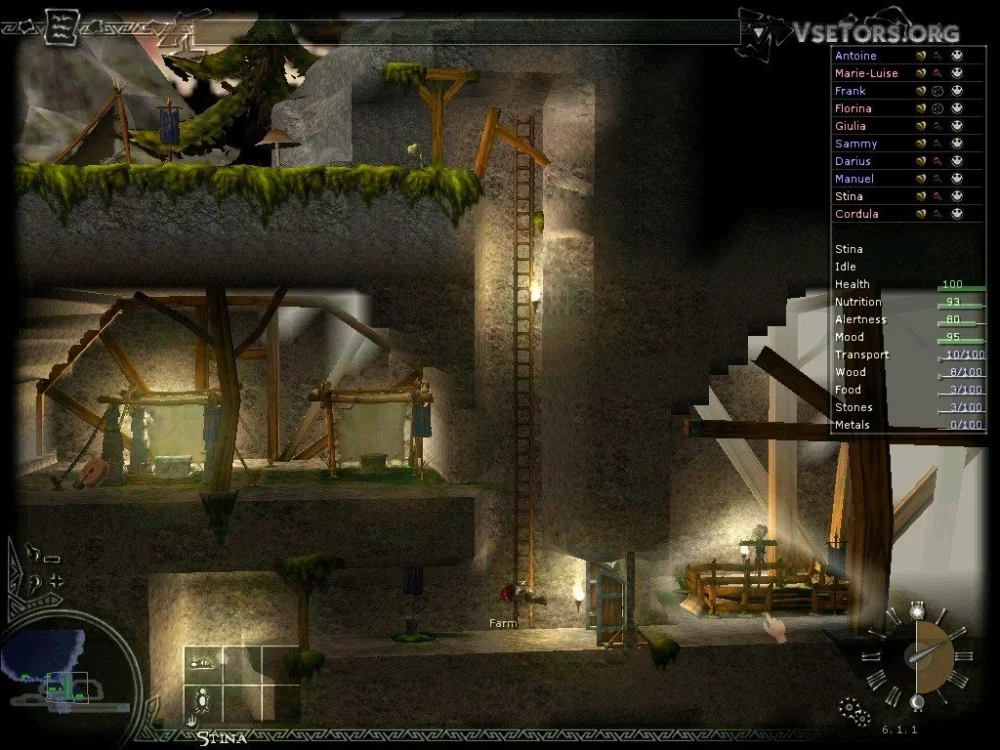The height and width of the screenshot is (750, 1000).
Task: Click Stina's smiley mood icon
Action: point(957,197)
